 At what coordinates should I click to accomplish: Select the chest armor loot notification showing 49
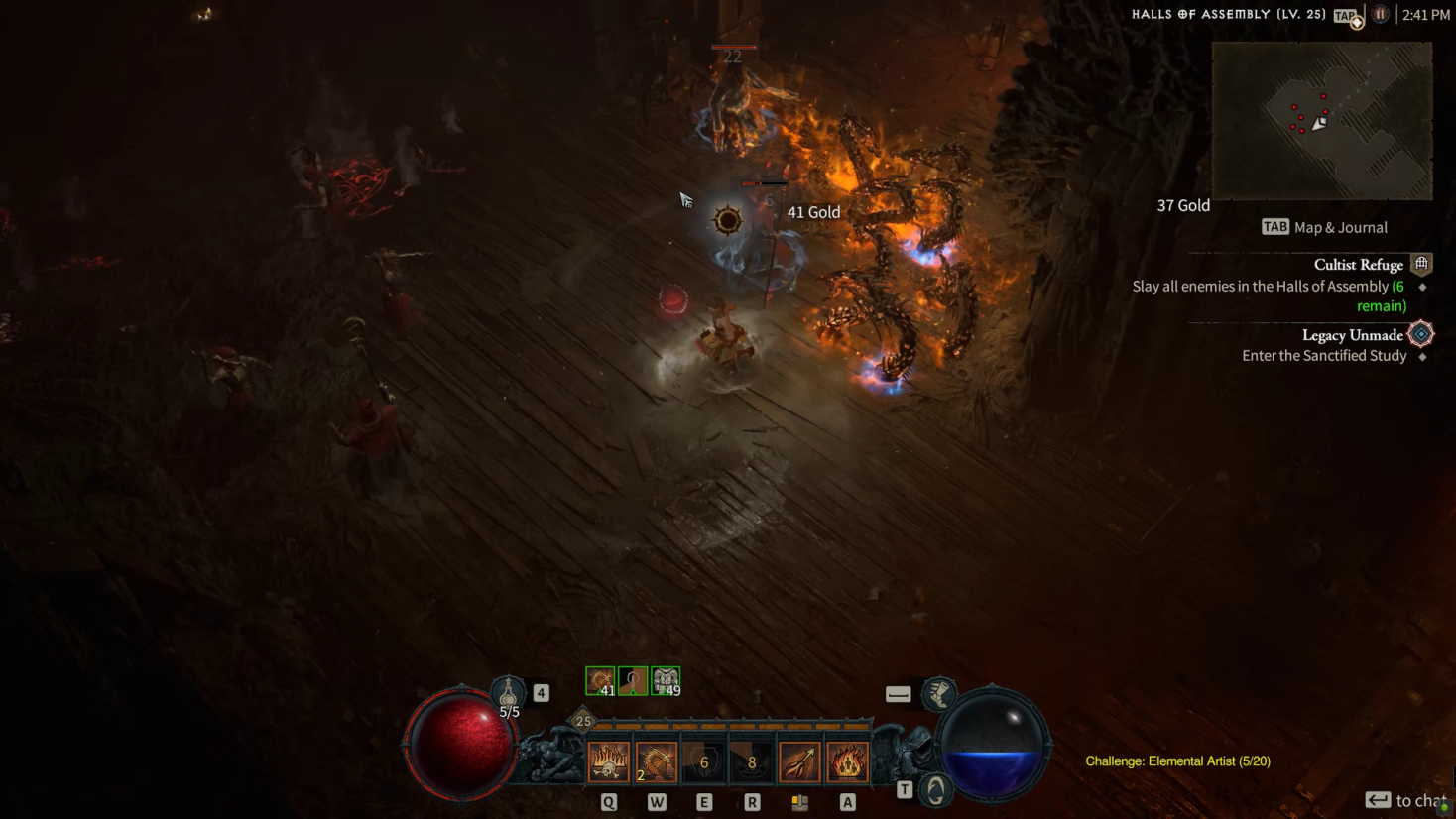point(667,679)
